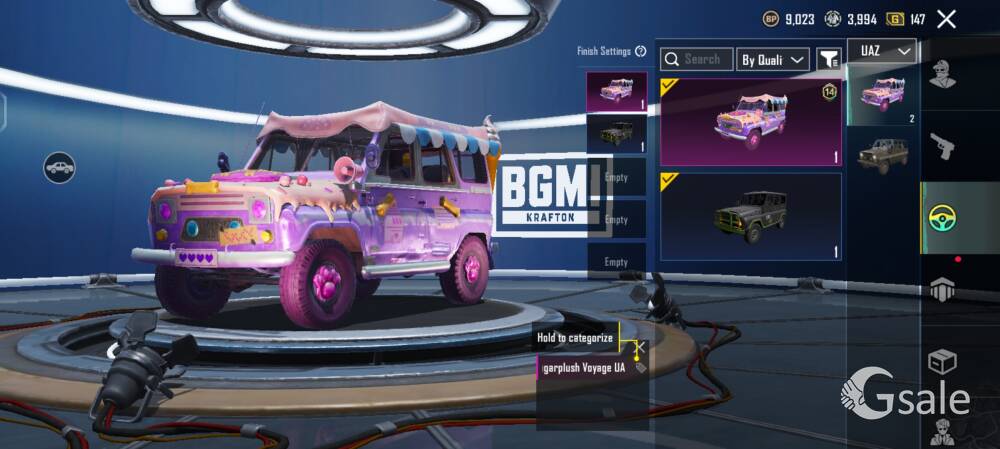Viewport: 1000px width, 449px height.
Task: Select the large dark green UAZ skin card
Action: pyautogui.click(x=750, y=216)
